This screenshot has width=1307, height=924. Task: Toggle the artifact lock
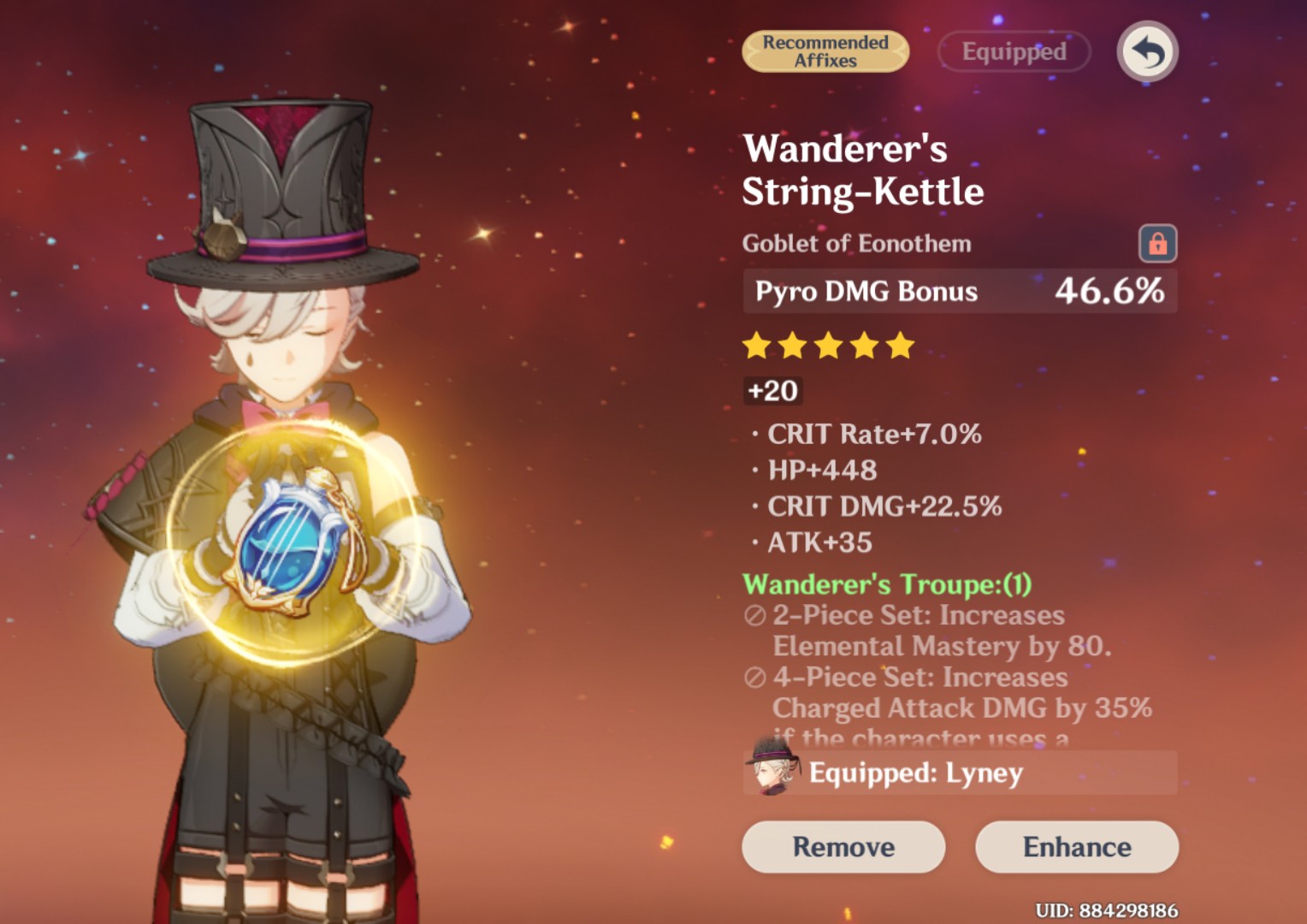[1160, 244]
